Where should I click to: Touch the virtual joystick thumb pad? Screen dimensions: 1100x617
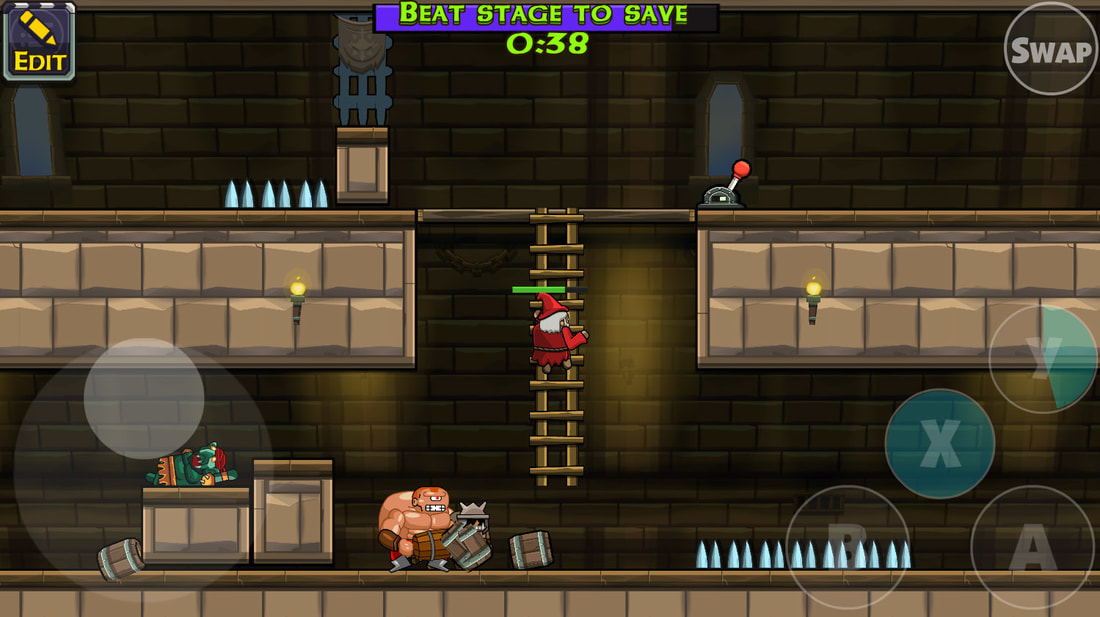[x=144, y=398]
